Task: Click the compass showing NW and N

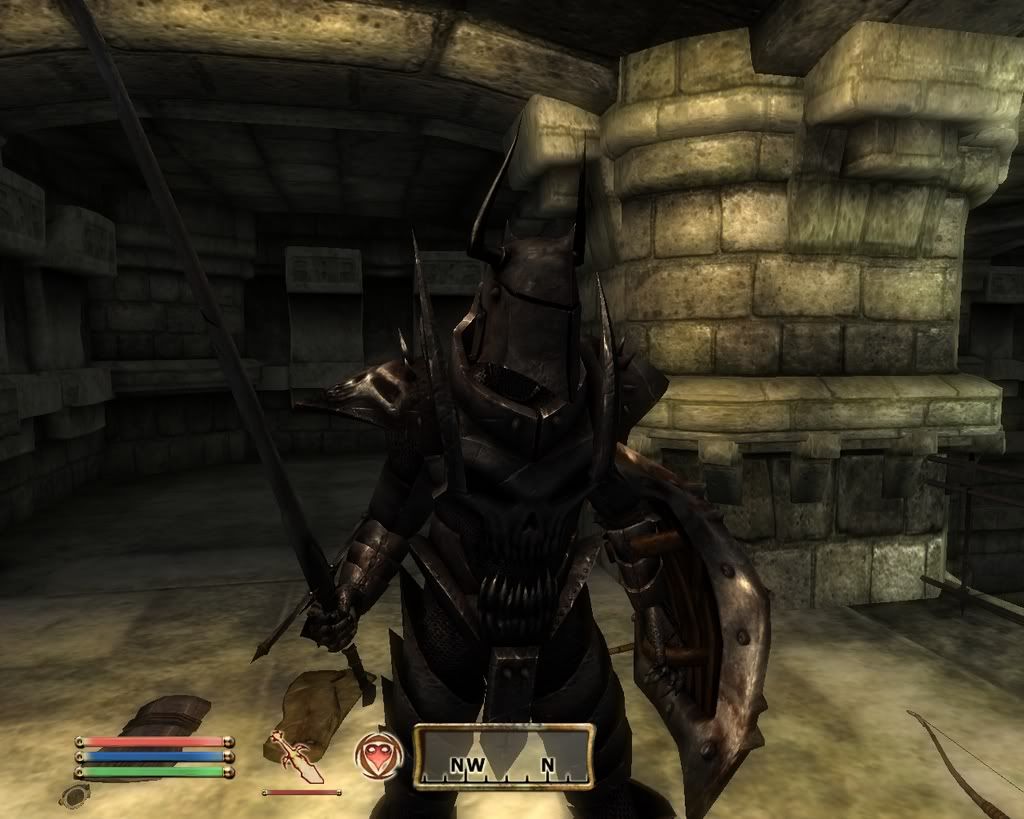Action: 504,757
